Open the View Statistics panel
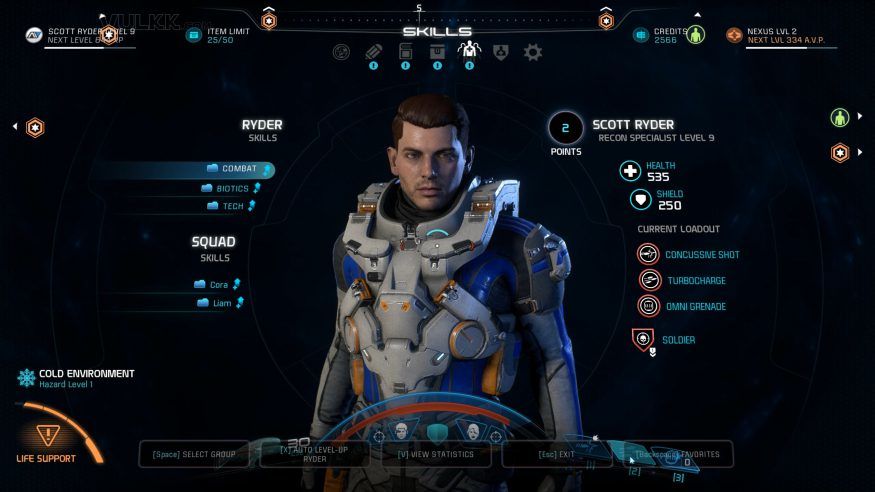Viewport: 875px width, 492px height. coord(437,454)
